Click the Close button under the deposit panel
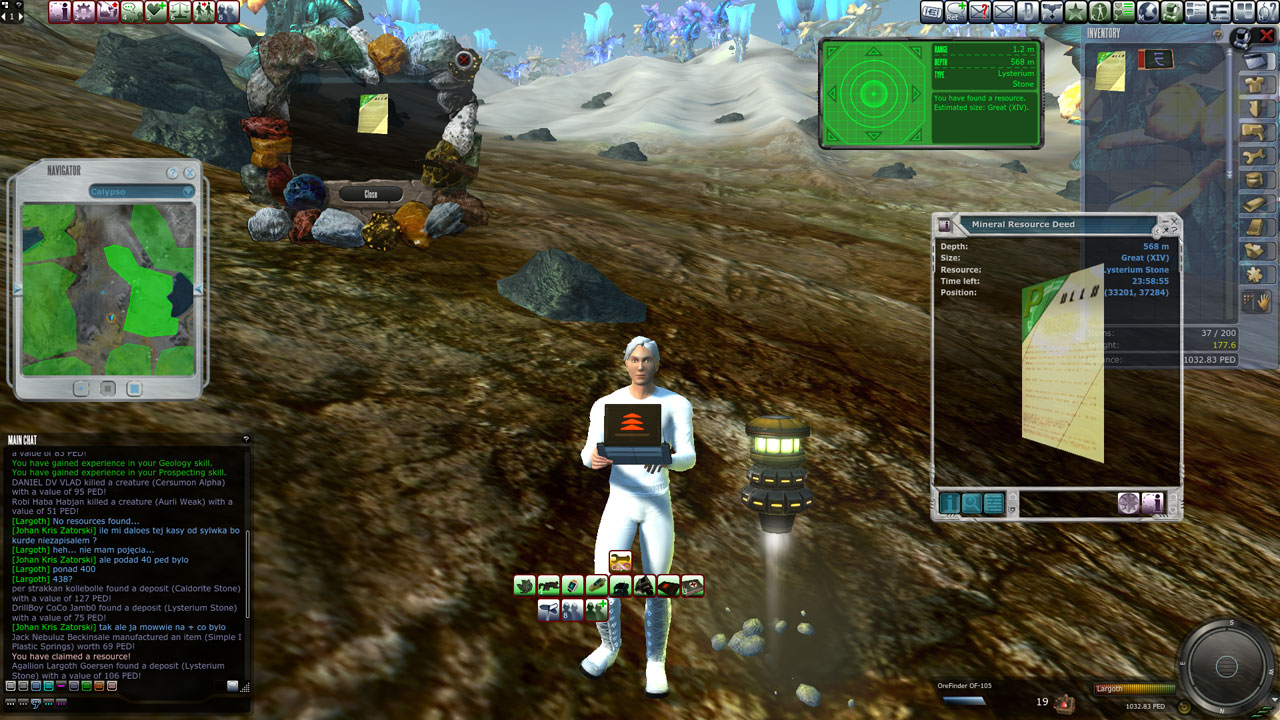Image resolution: width=1280 pixels, height=720 pixels. click(371, 194)
